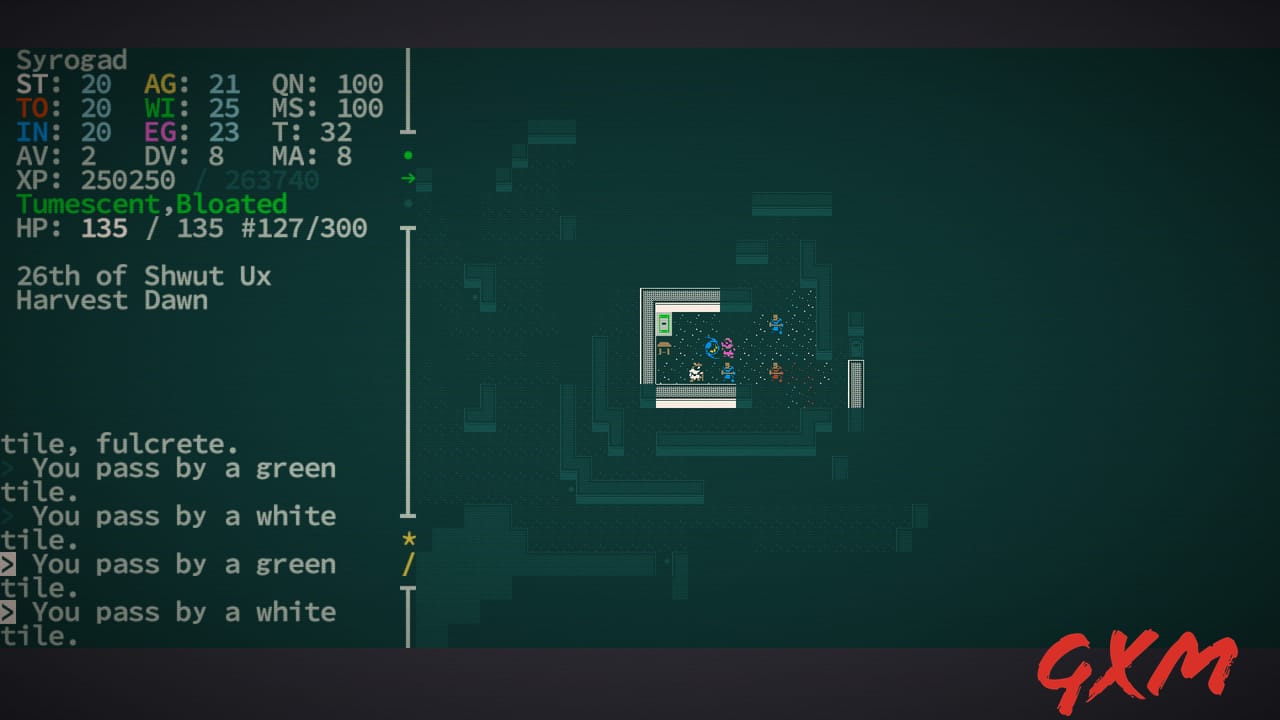The height and width of the screenshot is (720, 1280).
Task: Click the gray door tile on the far right
Action: (x=856, y=383)
